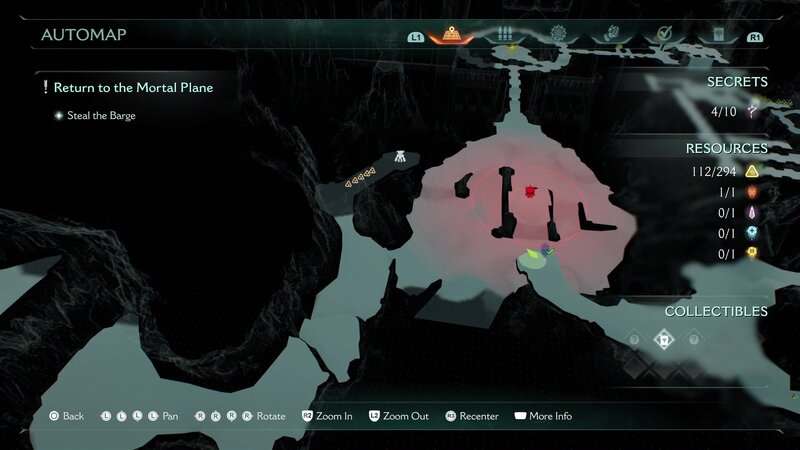Select the Return to the Mortal Plane objective
Viewport: 800px width, 450px height.
(x=133, y=88)
